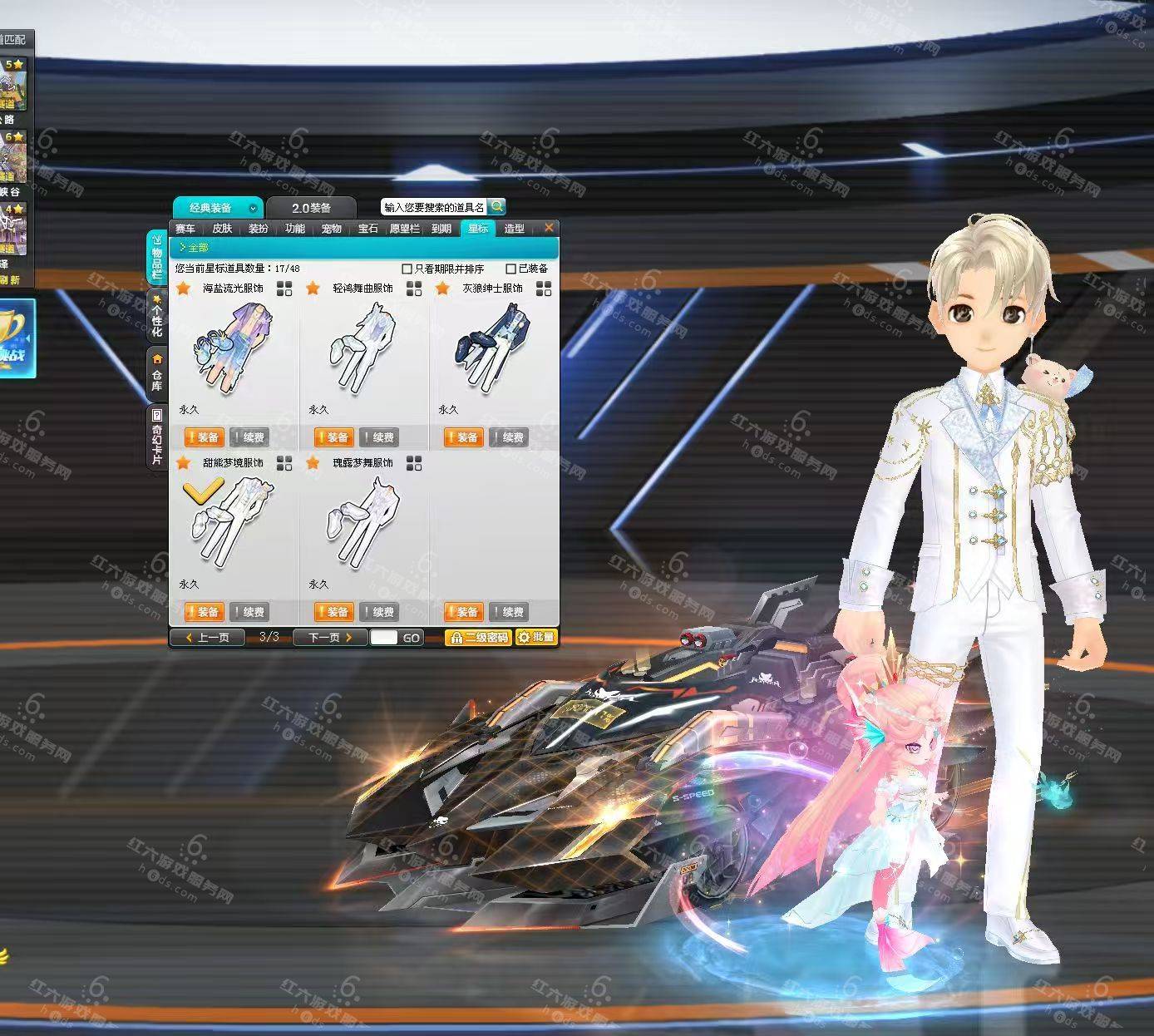Toggle the 只看期限并排序 checkbox
Viewport: 1154px width, 1036px height.
pos(407,269)
